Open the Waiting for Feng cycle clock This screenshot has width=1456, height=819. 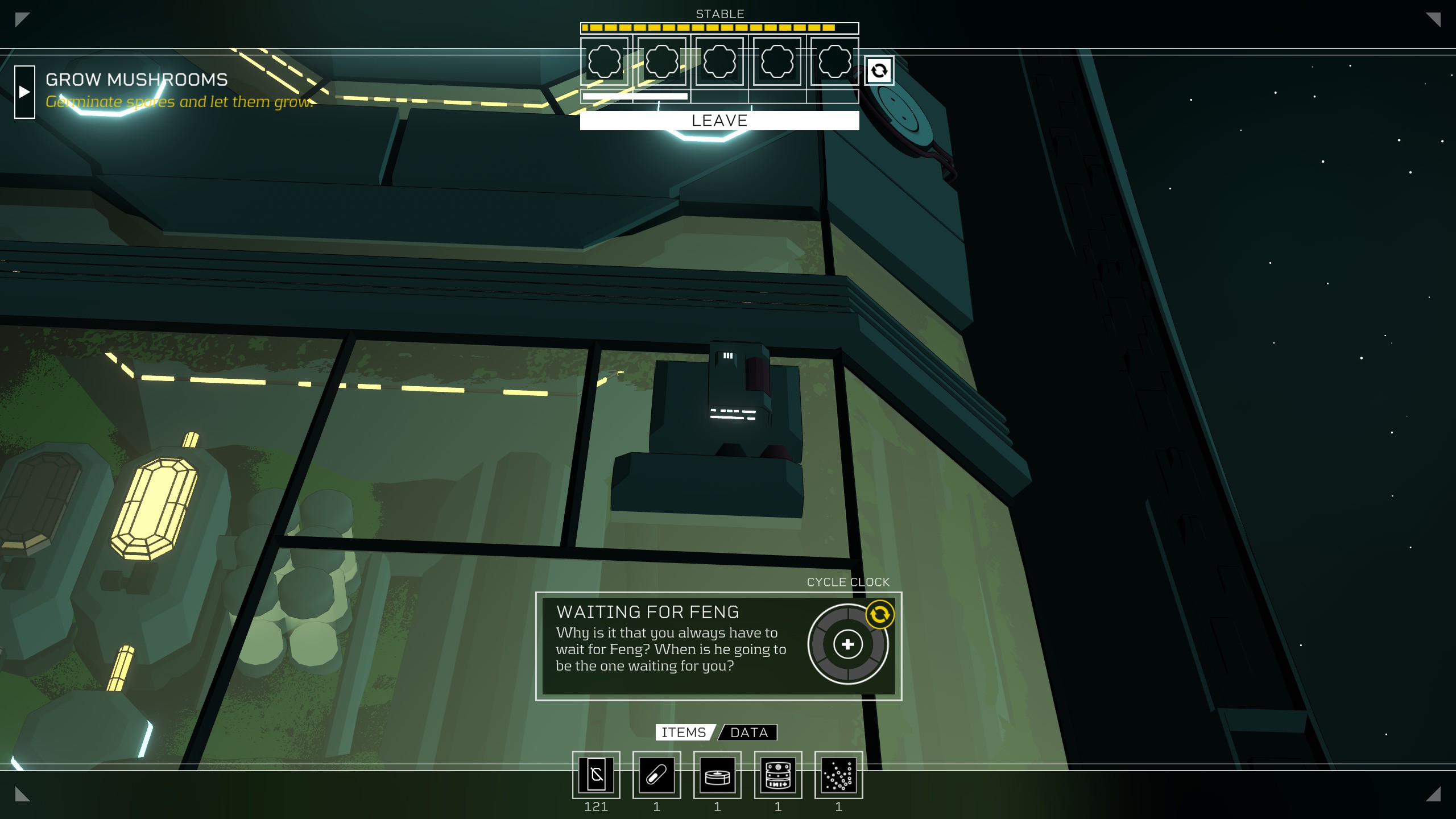coord(847,644)
